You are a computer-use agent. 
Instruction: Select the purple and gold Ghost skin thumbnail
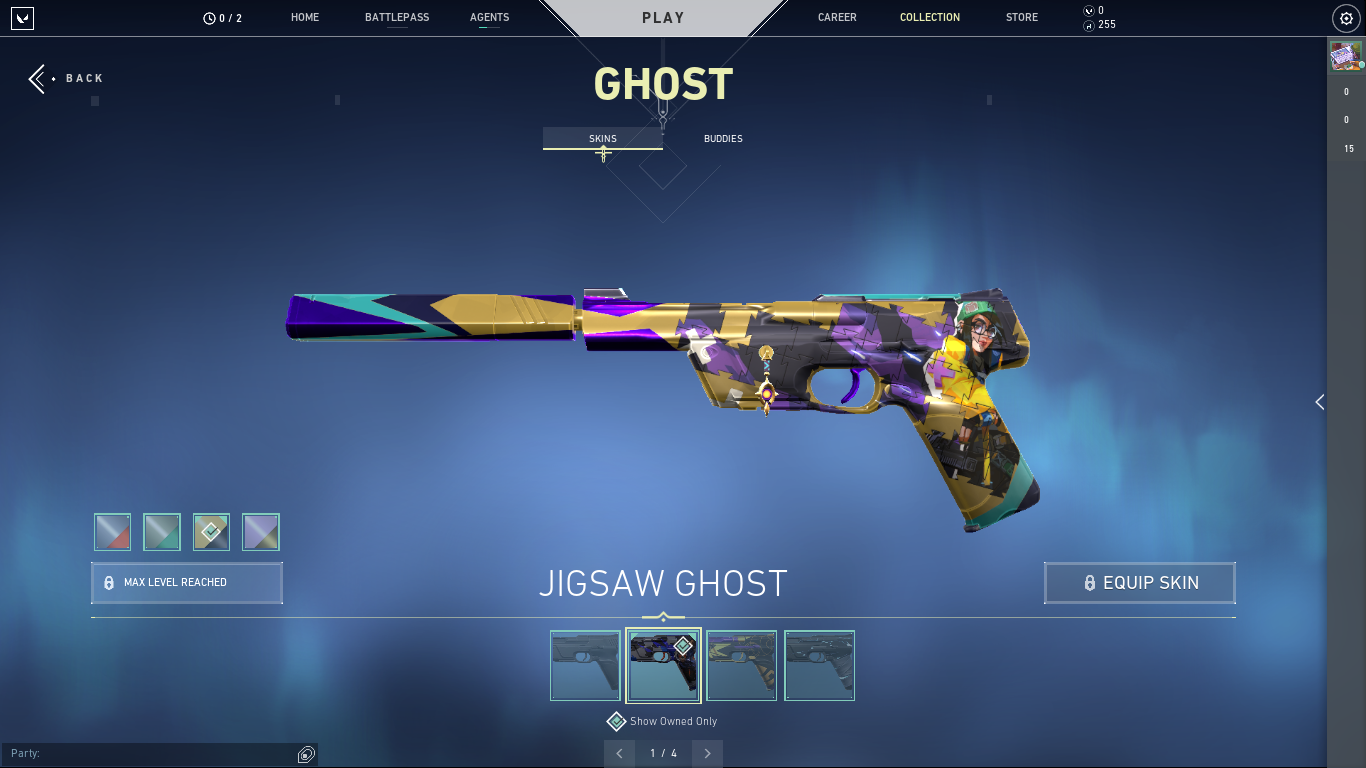point(741,665)
